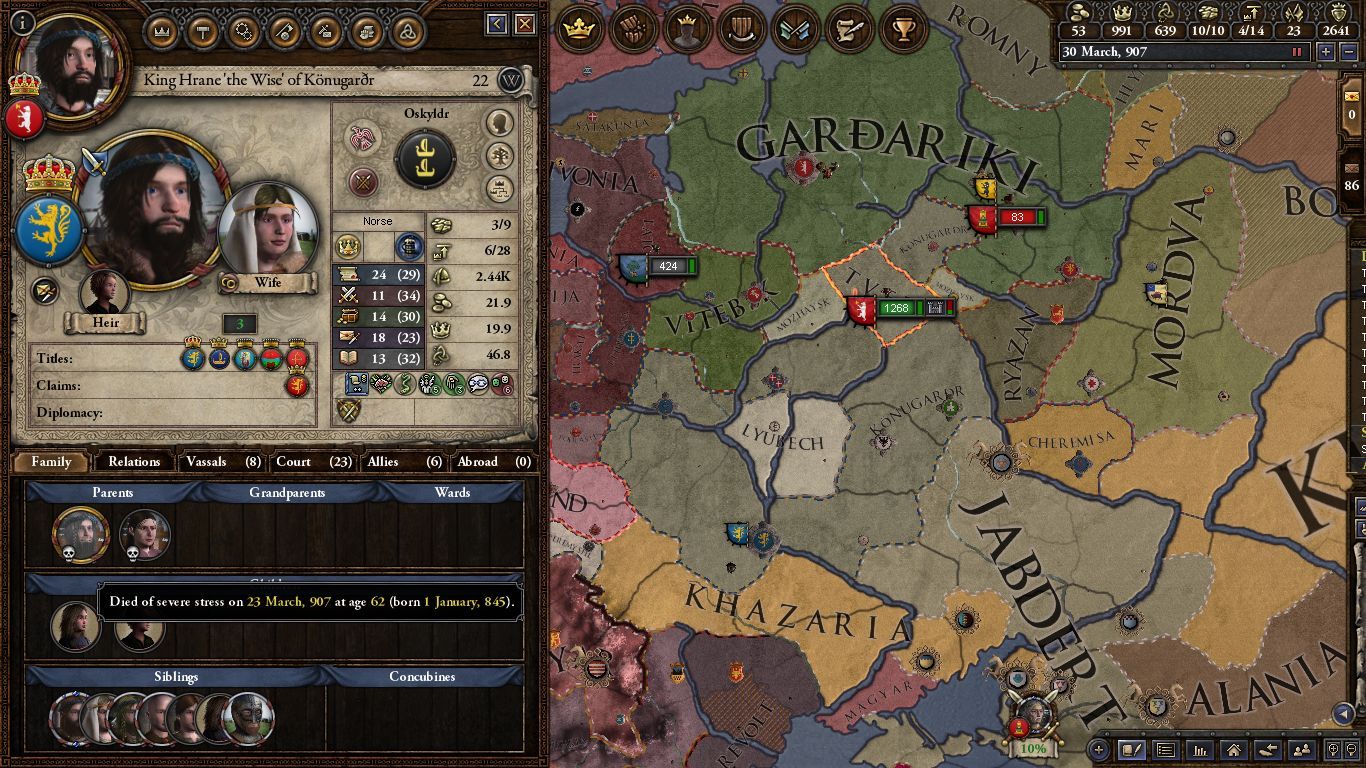Toggle pause beside the date

pos(1298,52)
